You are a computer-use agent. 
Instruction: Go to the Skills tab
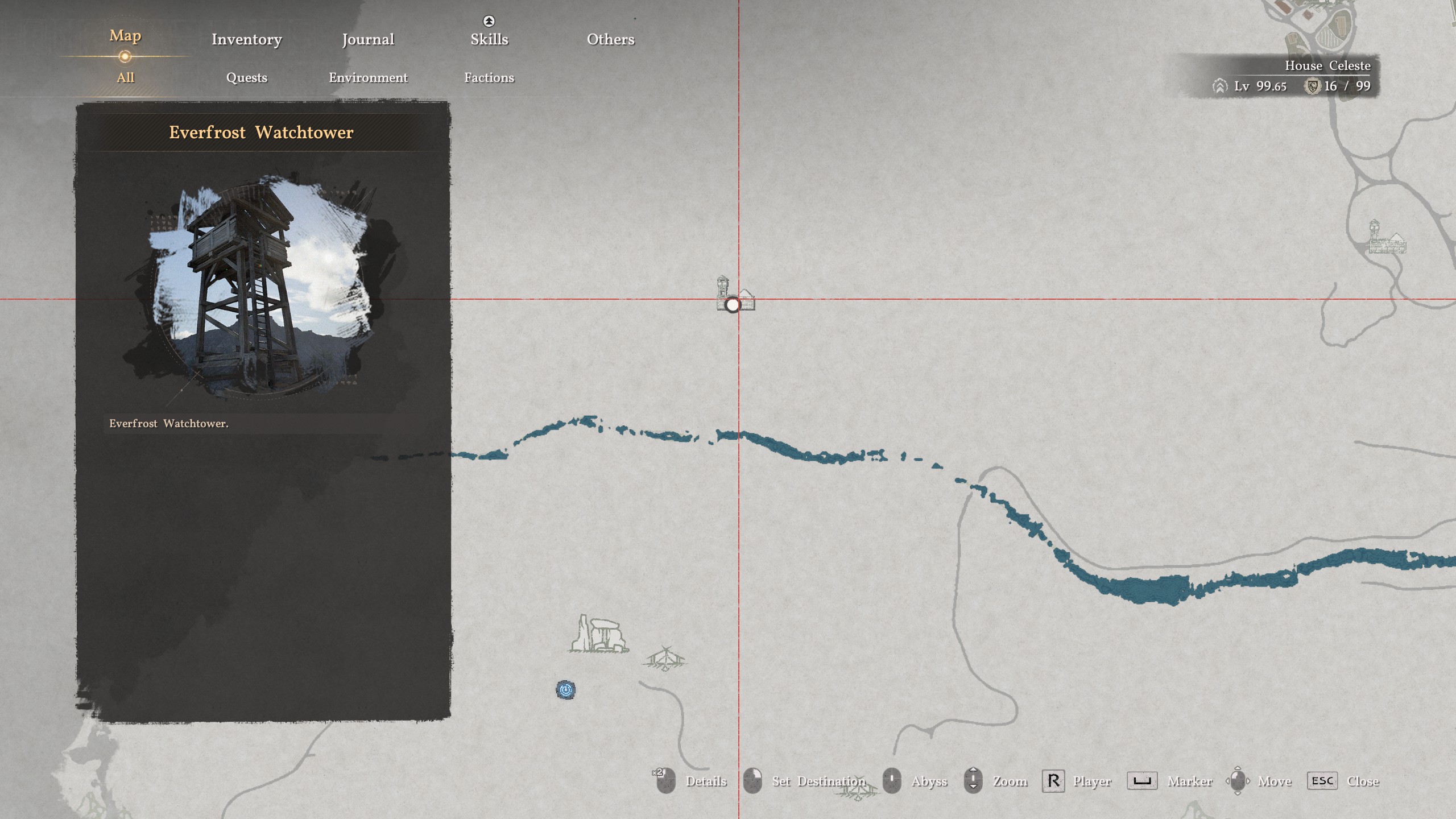pyautogui.click(x=489, y=39)
